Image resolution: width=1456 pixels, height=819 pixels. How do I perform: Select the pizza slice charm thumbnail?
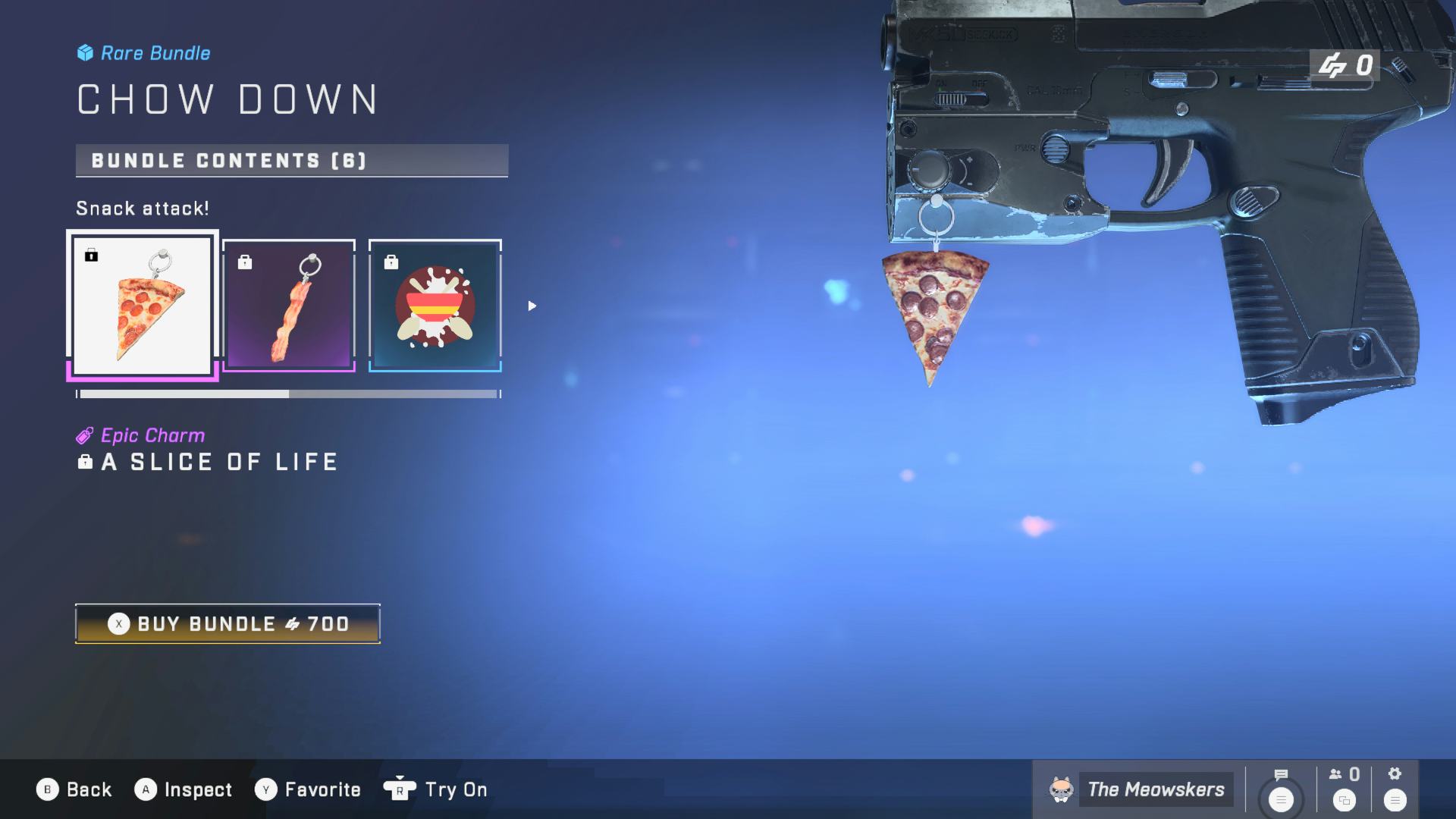(143, 306)
